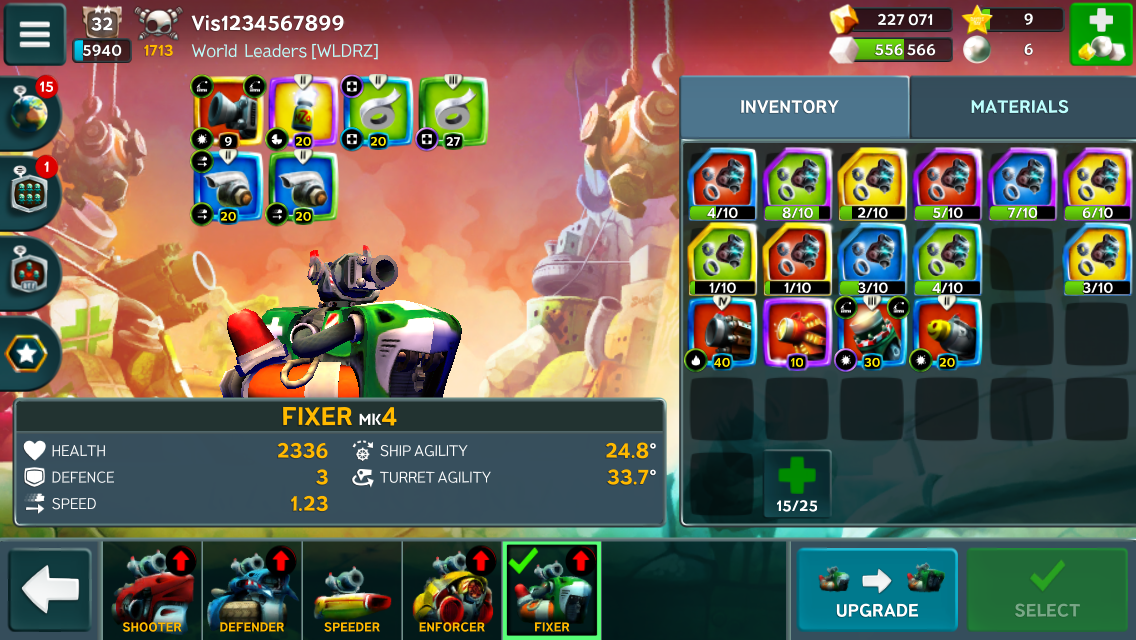Select the inventory item with level 30
The height and width of the screenshot is (640, 1136).
click(871, 335)
